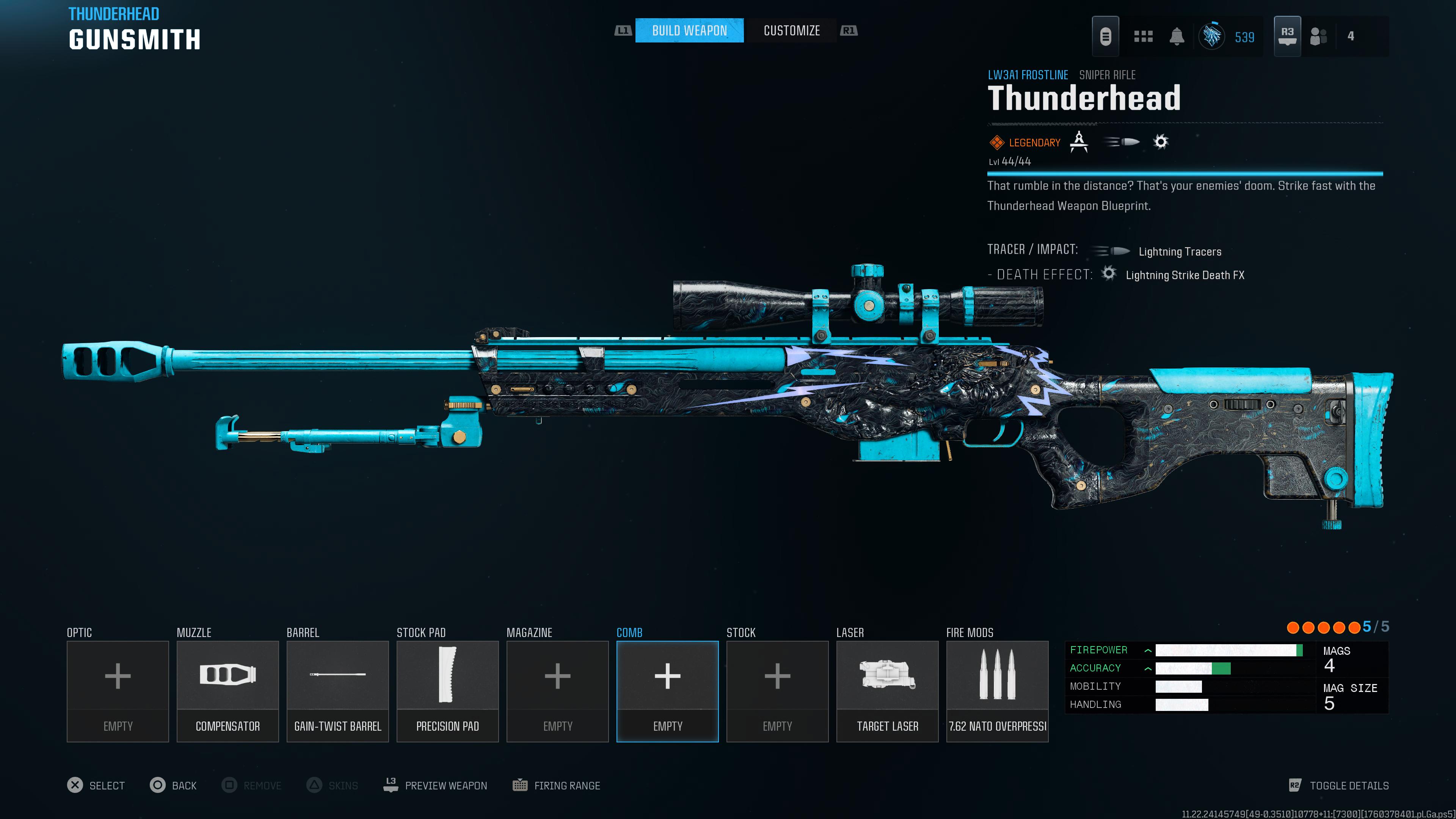
Task: Open the social friends icon
Action: pos(1318,37)
